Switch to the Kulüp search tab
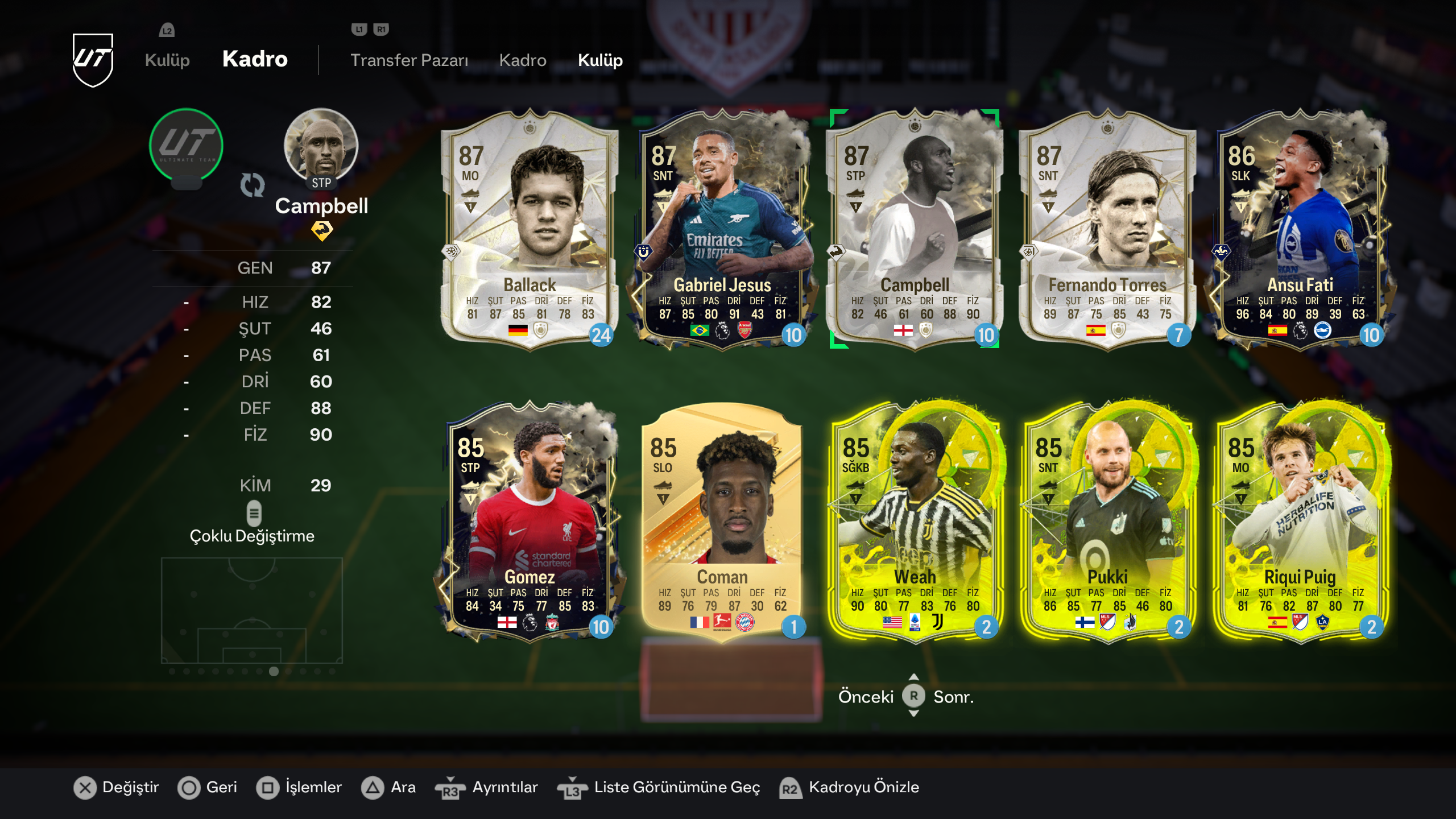Viewport: 1456px width, 819px height. click(600, 60)
